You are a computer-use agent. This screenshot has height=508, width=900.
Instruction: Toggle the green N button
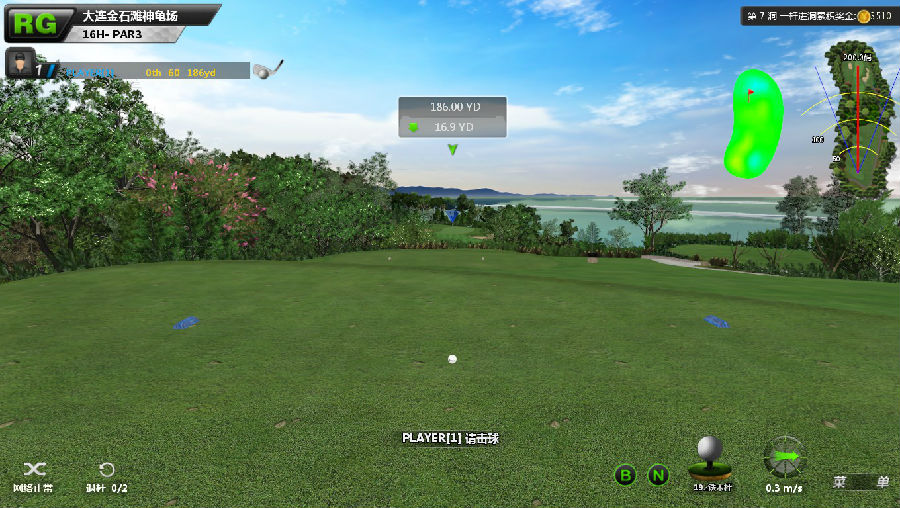click(x=658, y=475)
